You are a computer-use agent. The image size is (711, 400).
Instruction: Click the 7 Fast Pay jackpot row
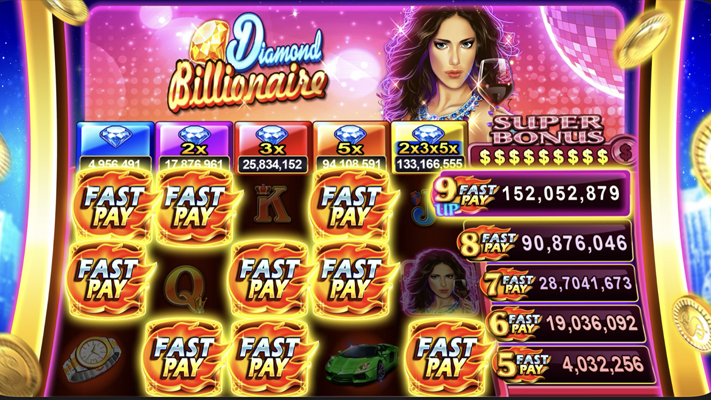coord(558,284)
